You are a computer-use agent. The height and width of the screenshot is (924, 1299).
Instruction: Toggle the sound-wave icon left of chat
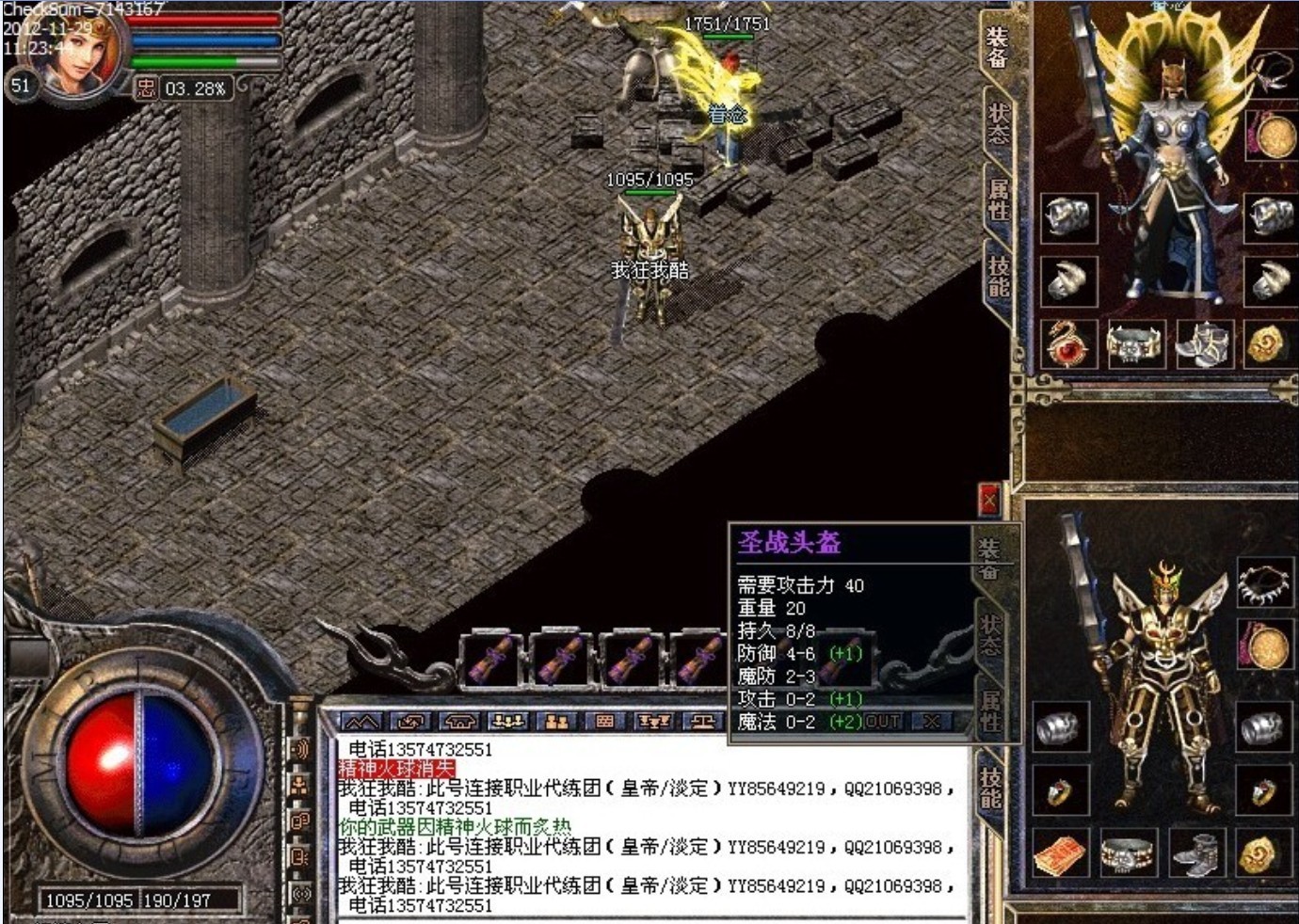(x=300, y=749)
